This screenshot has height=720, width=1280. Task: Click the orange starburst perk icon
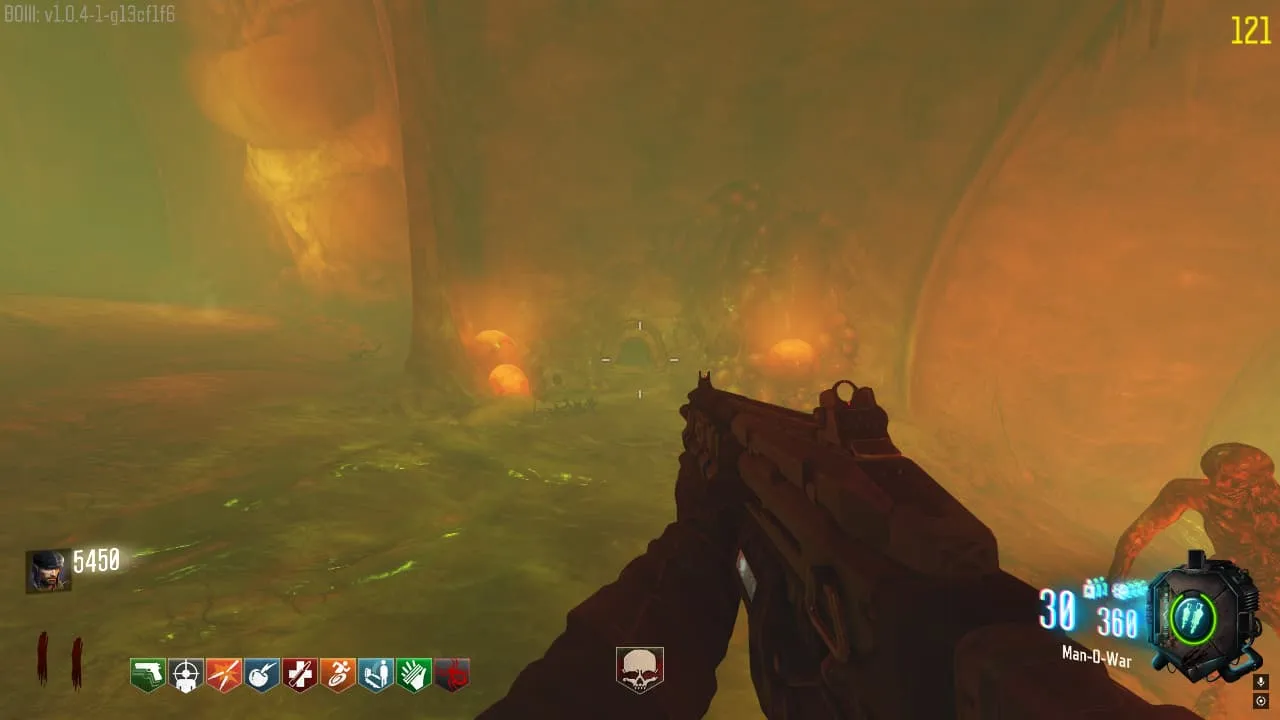[224, 674]
